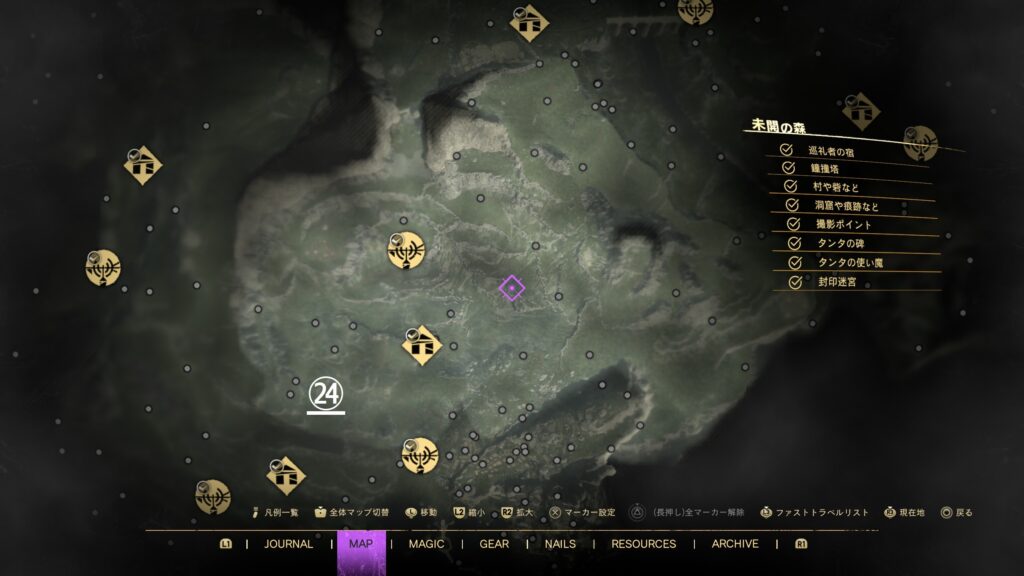The width and height of the screenshot is (1024, 576).
Task: Select the highlighted MAP tab
Action: click(361, 544)
